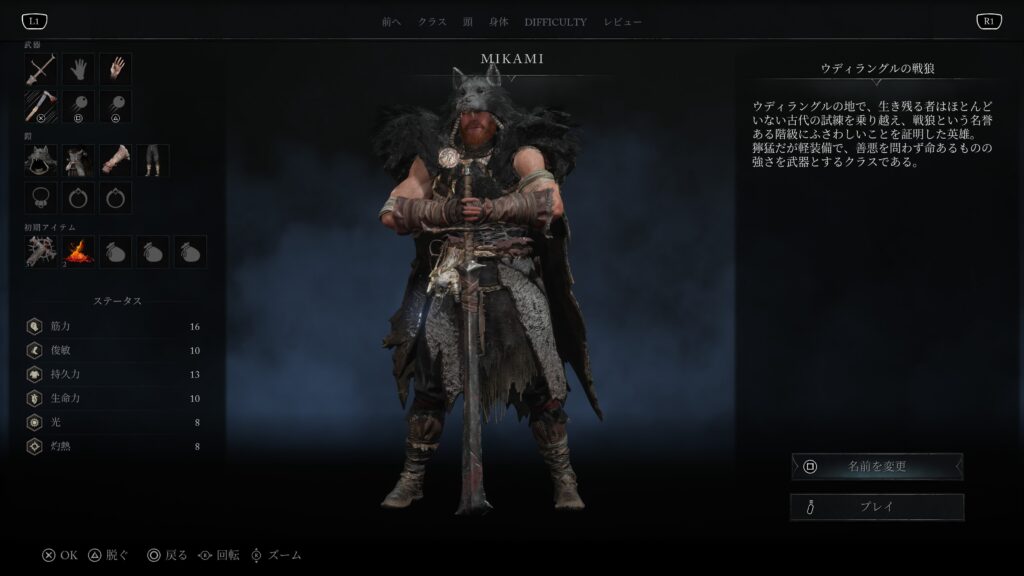Open the 前へ tab
Viewport: 1024px width, 576px height.
point(391,22)
